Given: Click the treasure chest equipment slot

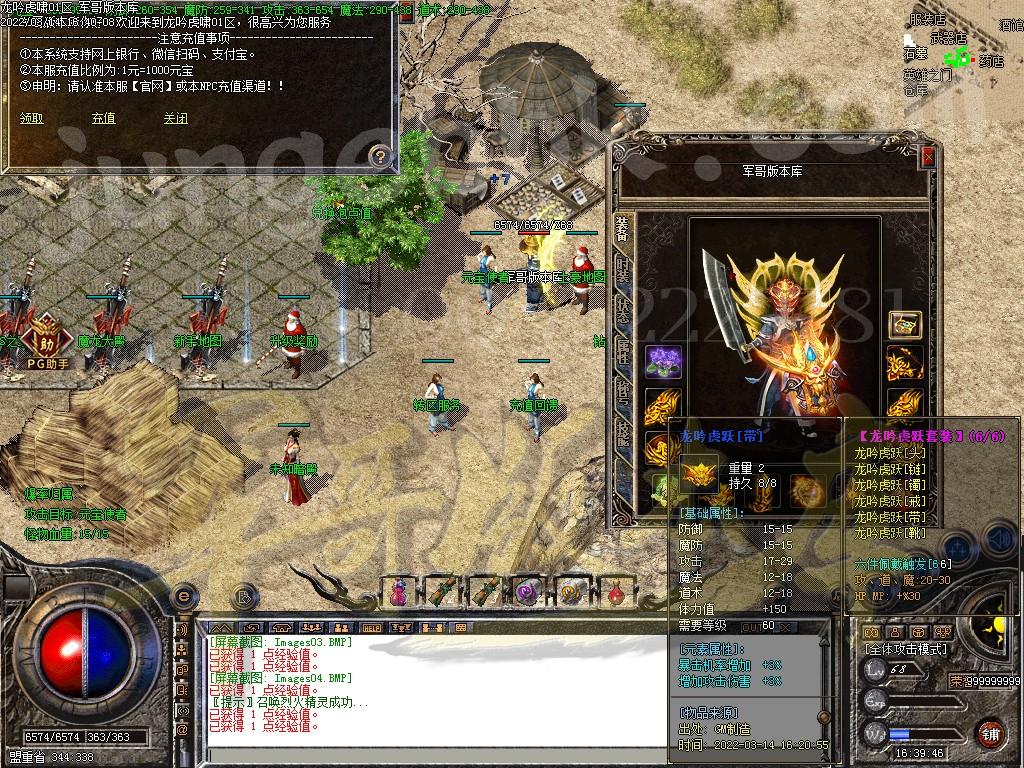Looking at the screenshot, I should pyautogui.click(x=905, y=325).
